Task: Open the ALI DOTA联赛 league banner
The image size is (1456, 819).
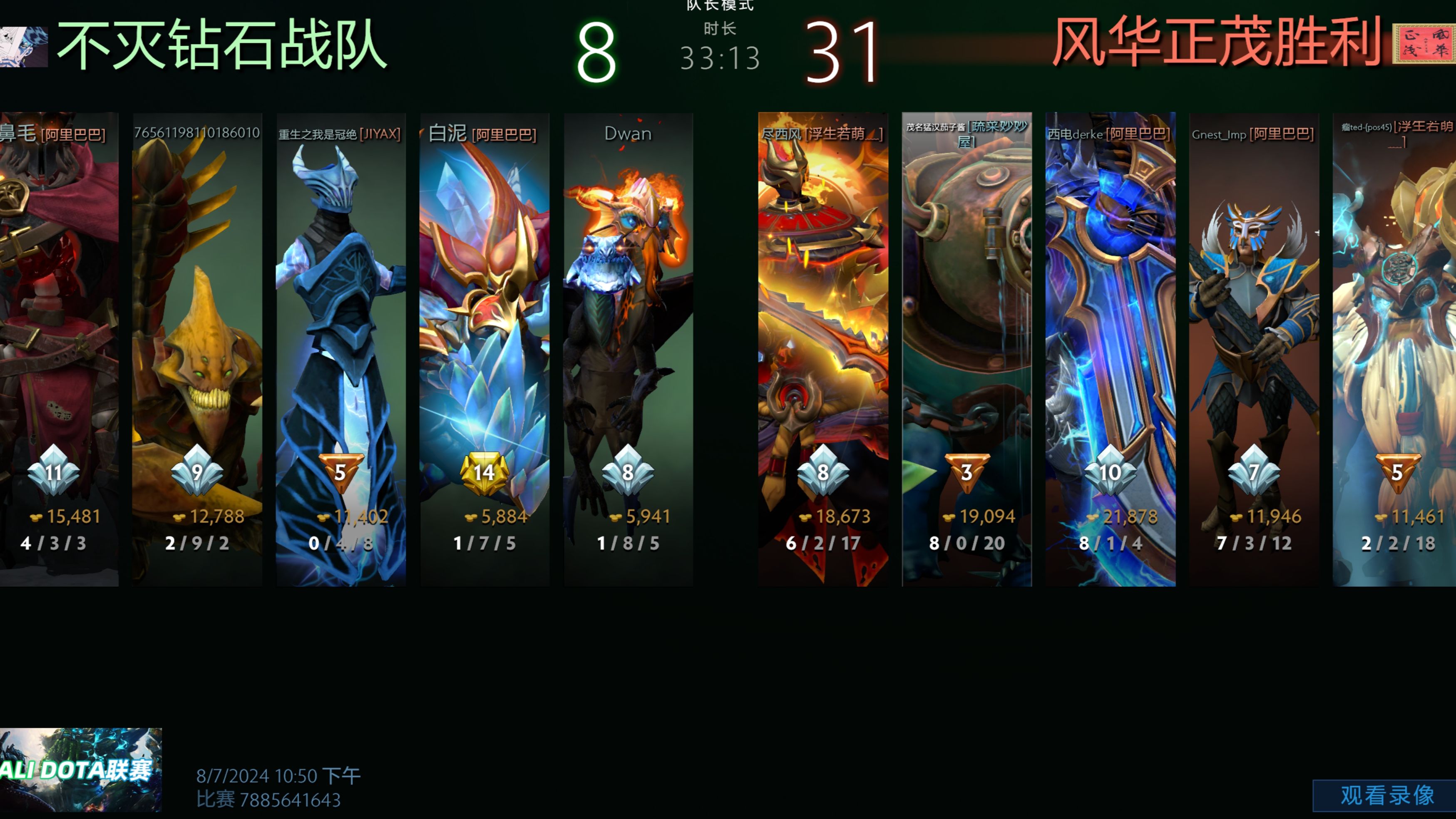Action: [80, 769]
